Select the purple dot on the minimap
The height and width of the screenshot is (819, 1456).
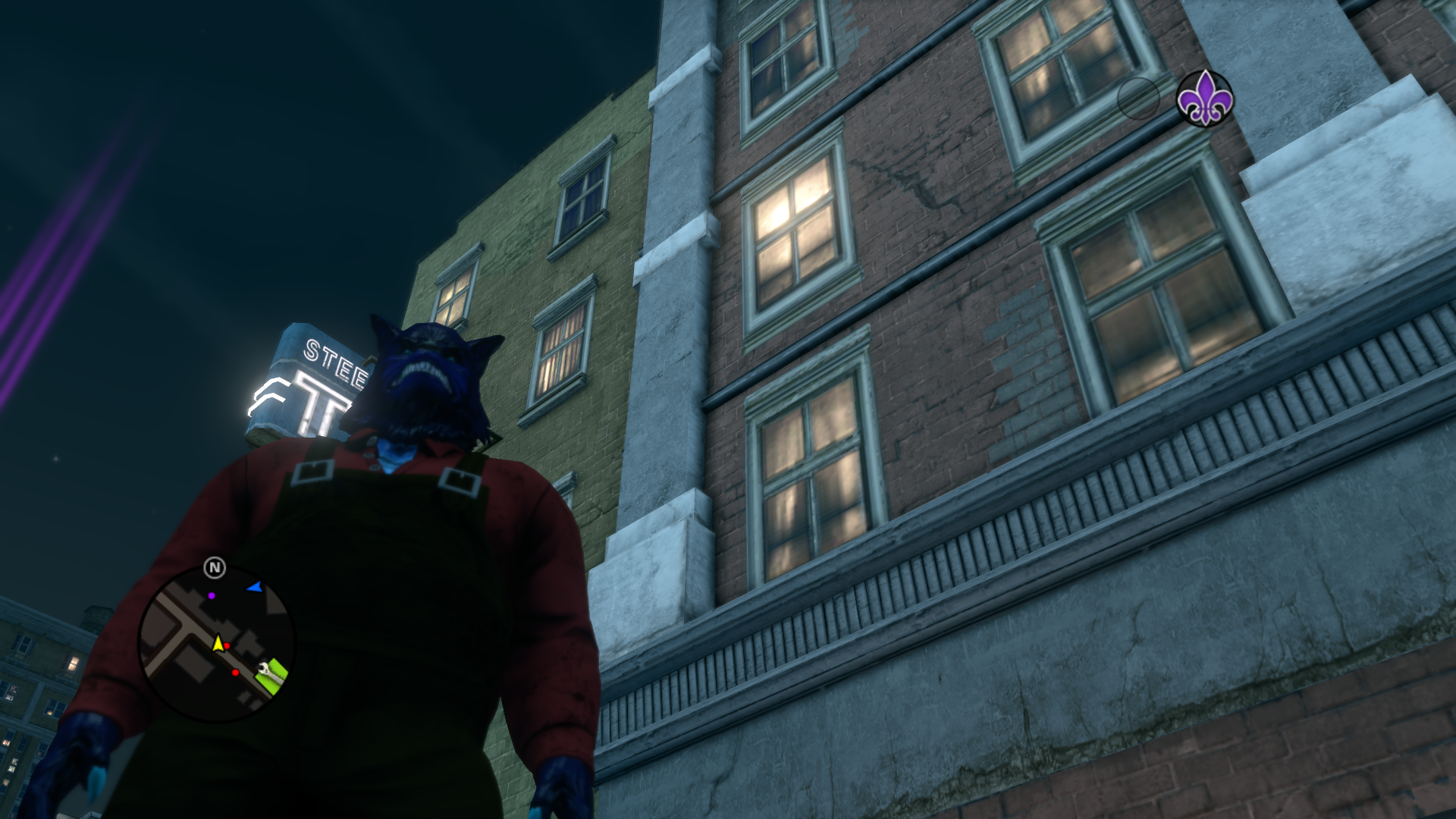tap(212, 596)
